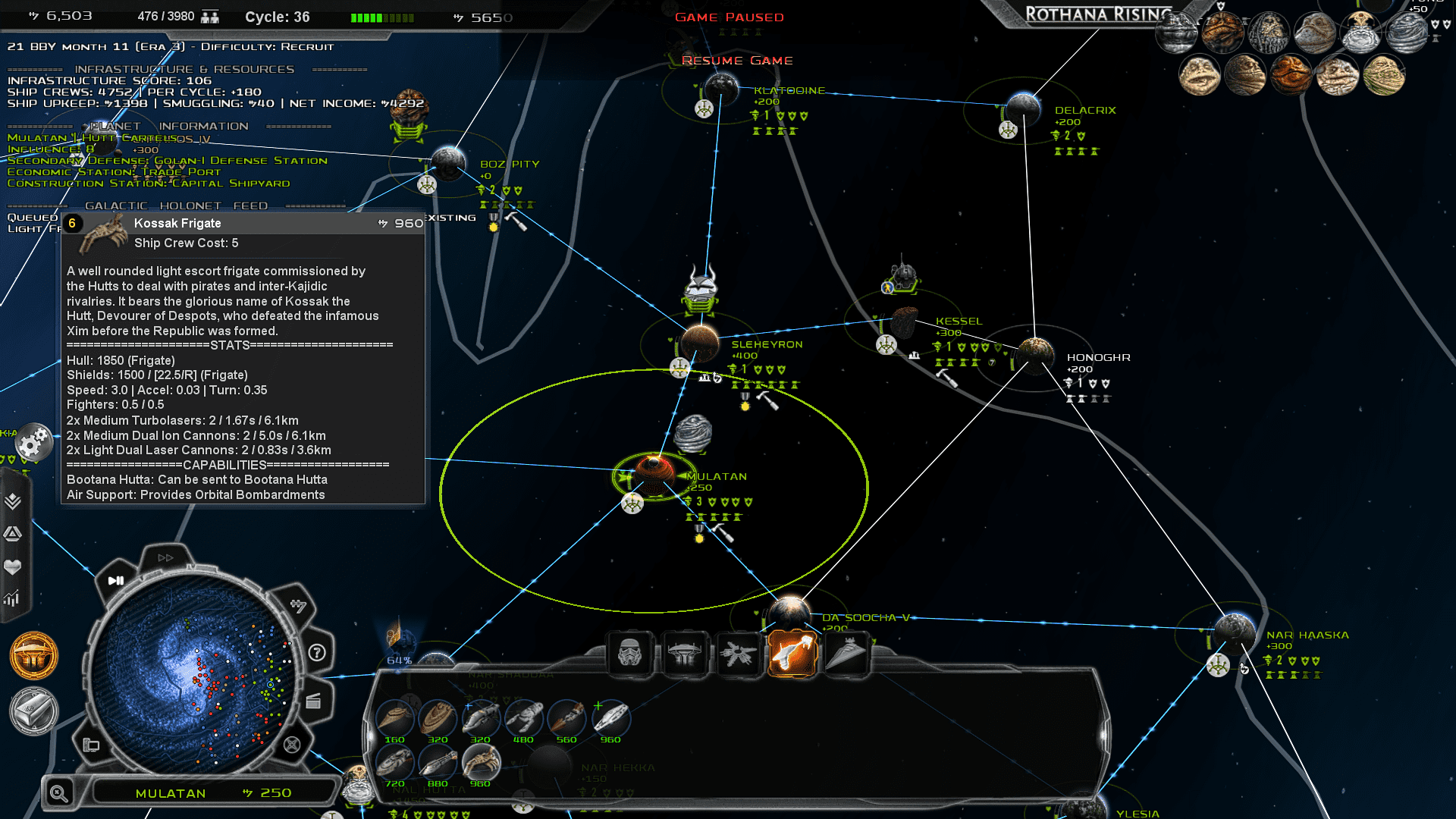This screenshot has width=1456, height=819.
Task: Switch to the stormtrooper helmet build tab
Action: point(629,653)
